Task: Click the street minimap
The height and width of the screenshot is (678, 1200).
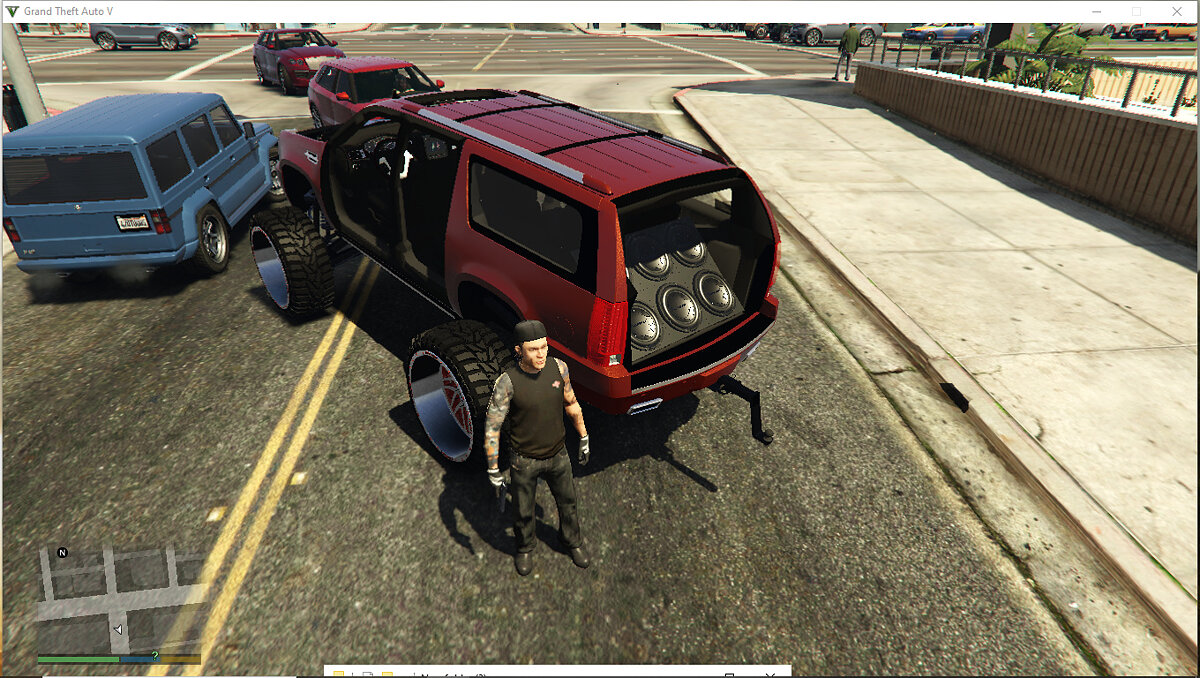Action: click(x=120, y=598)
